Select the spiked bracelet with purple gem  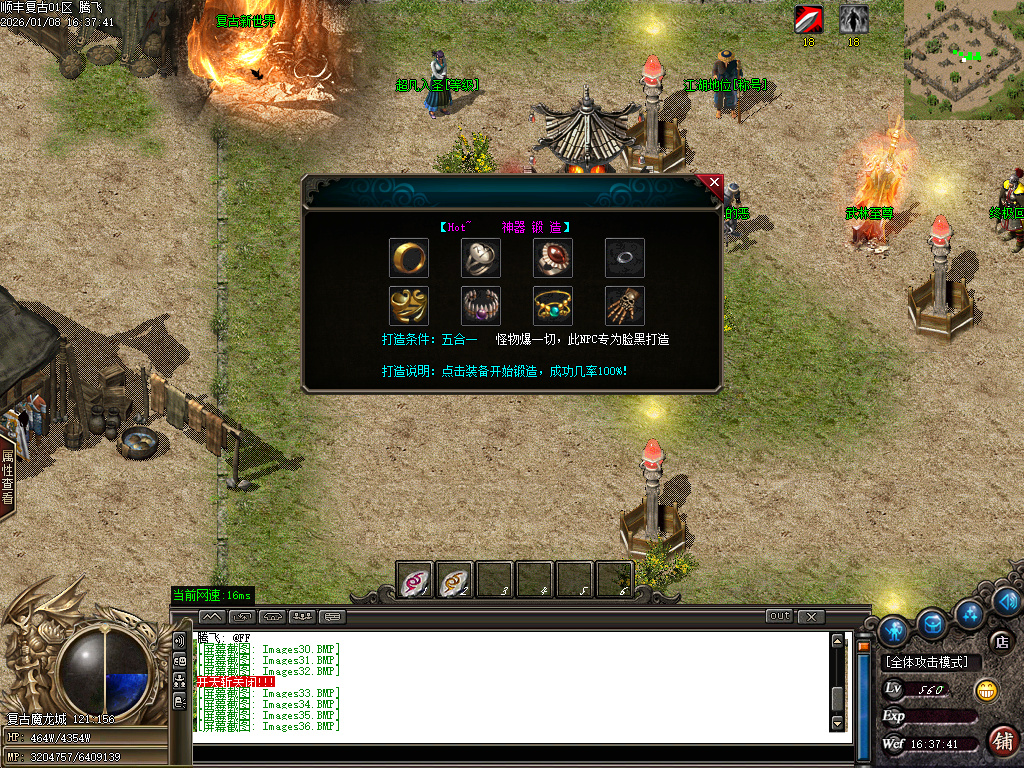[480, 306]
